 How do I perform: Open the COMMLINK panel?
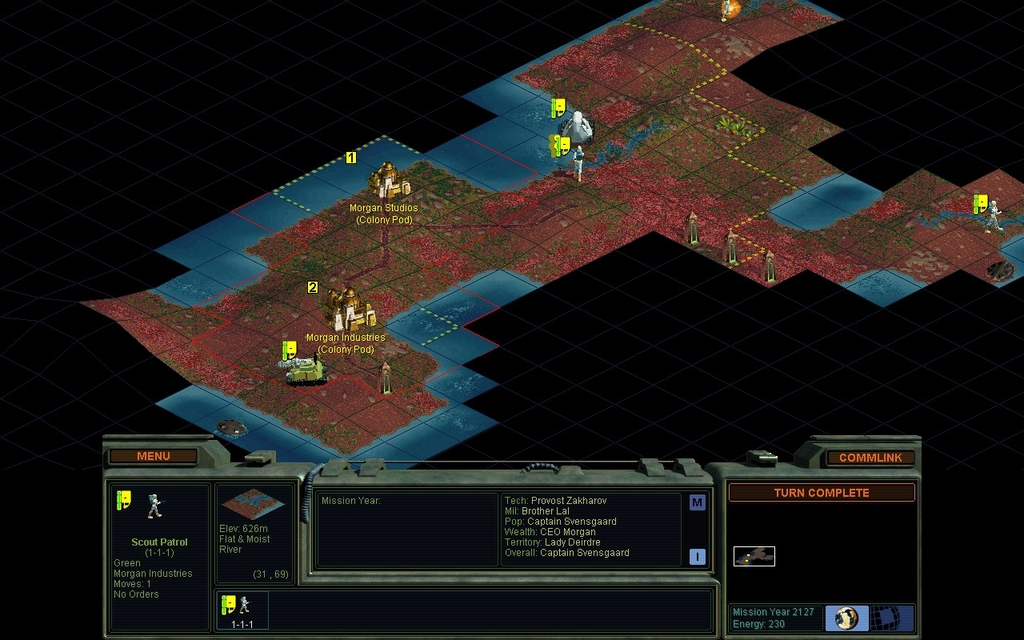click(x=870, y=458)
